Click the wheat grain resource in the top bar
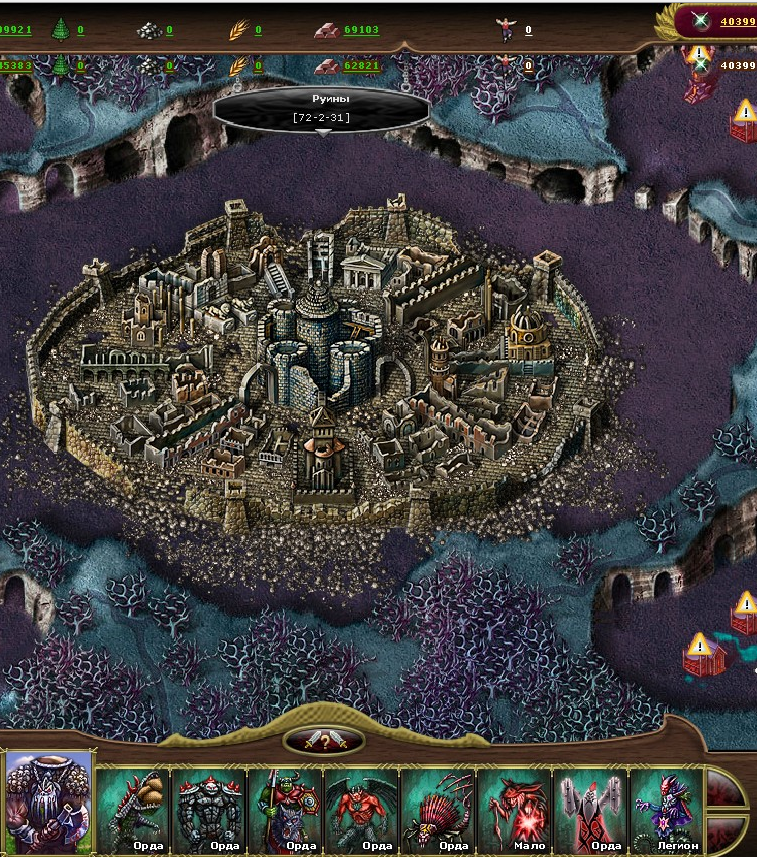The height and width of the screenshot is (857, 757). (238, 30)
